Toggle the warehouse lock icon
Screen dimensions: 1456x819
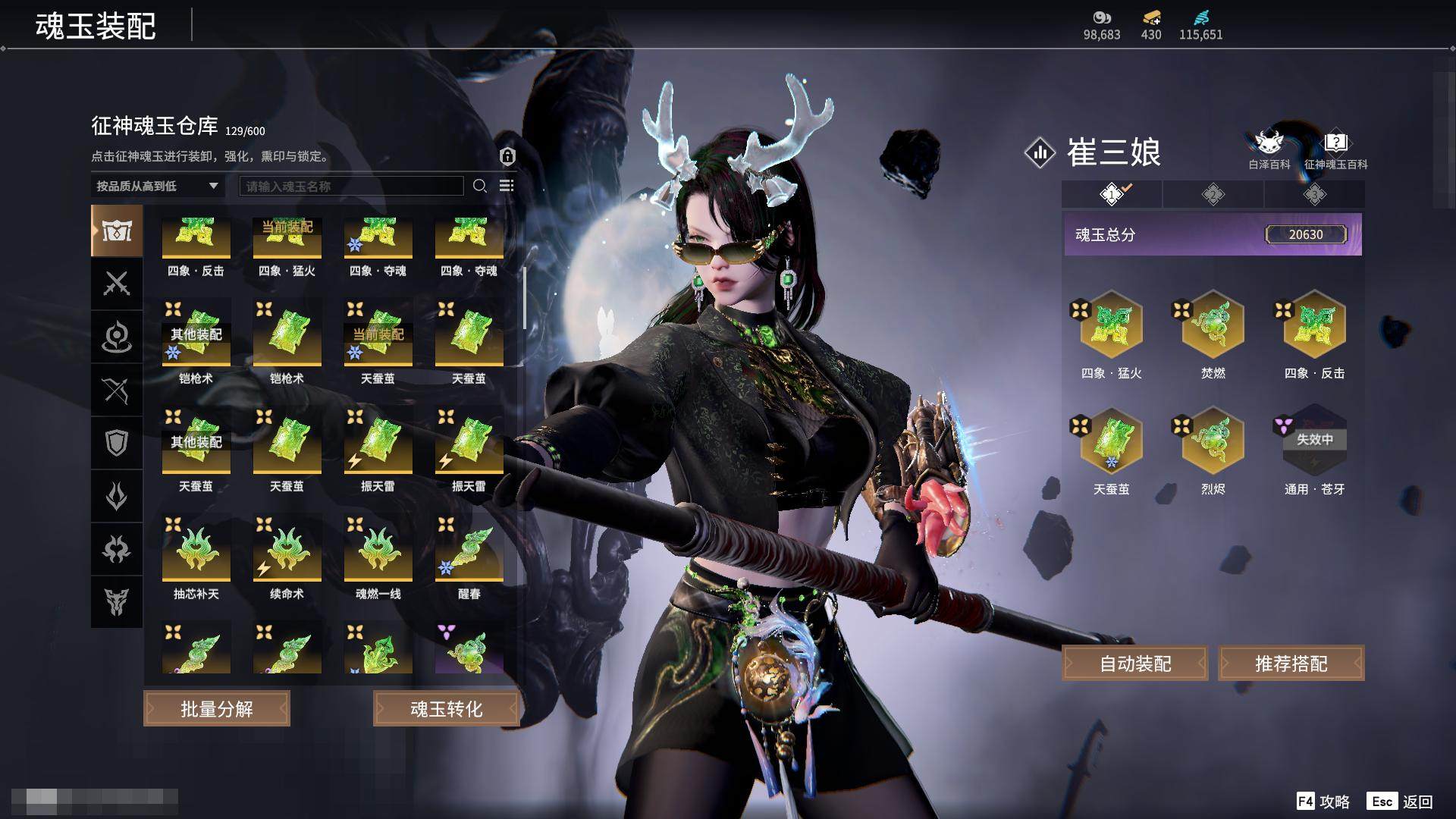[x=507, y=156]
